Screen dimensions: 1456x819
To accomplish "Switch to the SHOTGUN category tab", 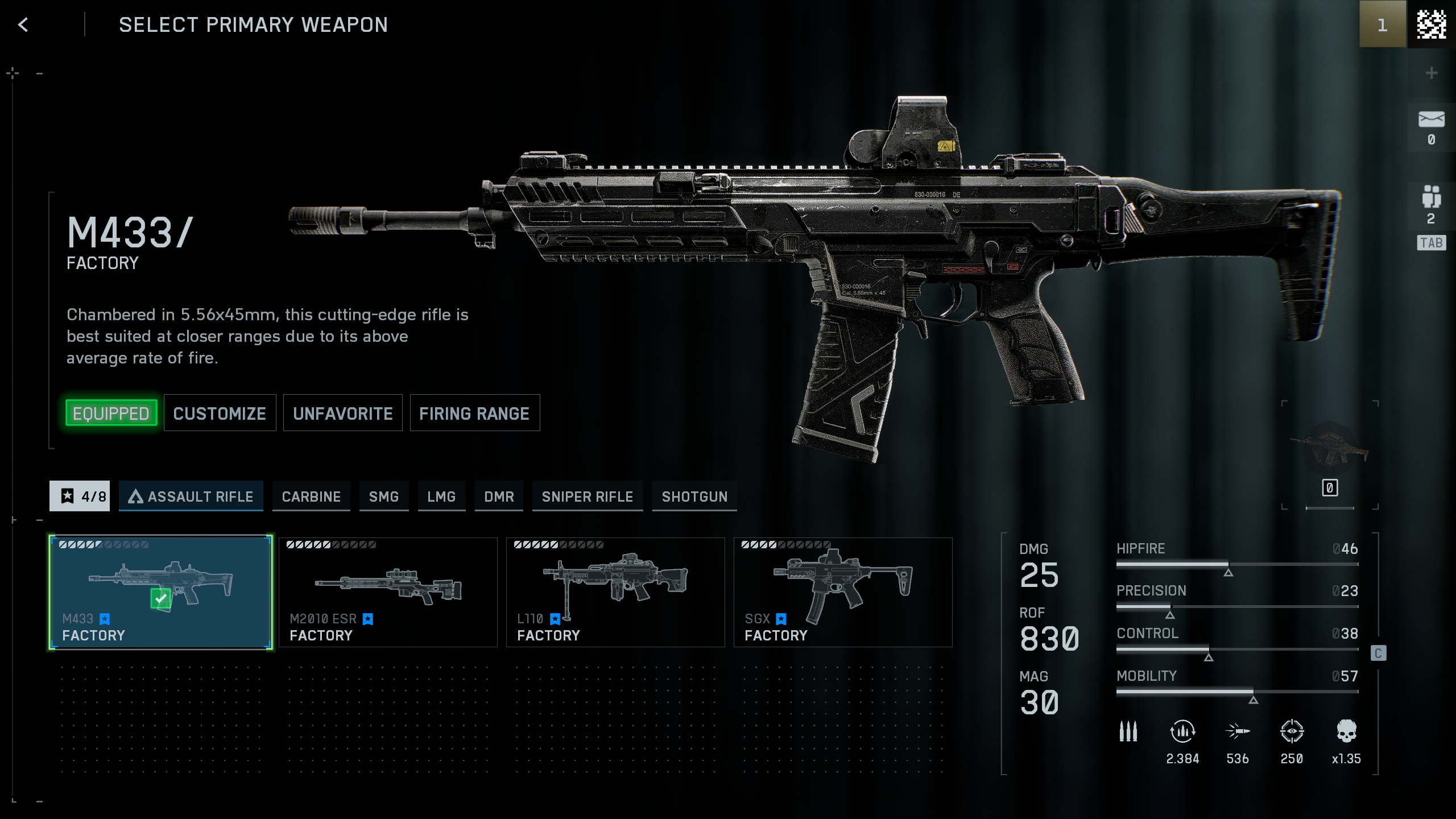I will tap(694, 496).
